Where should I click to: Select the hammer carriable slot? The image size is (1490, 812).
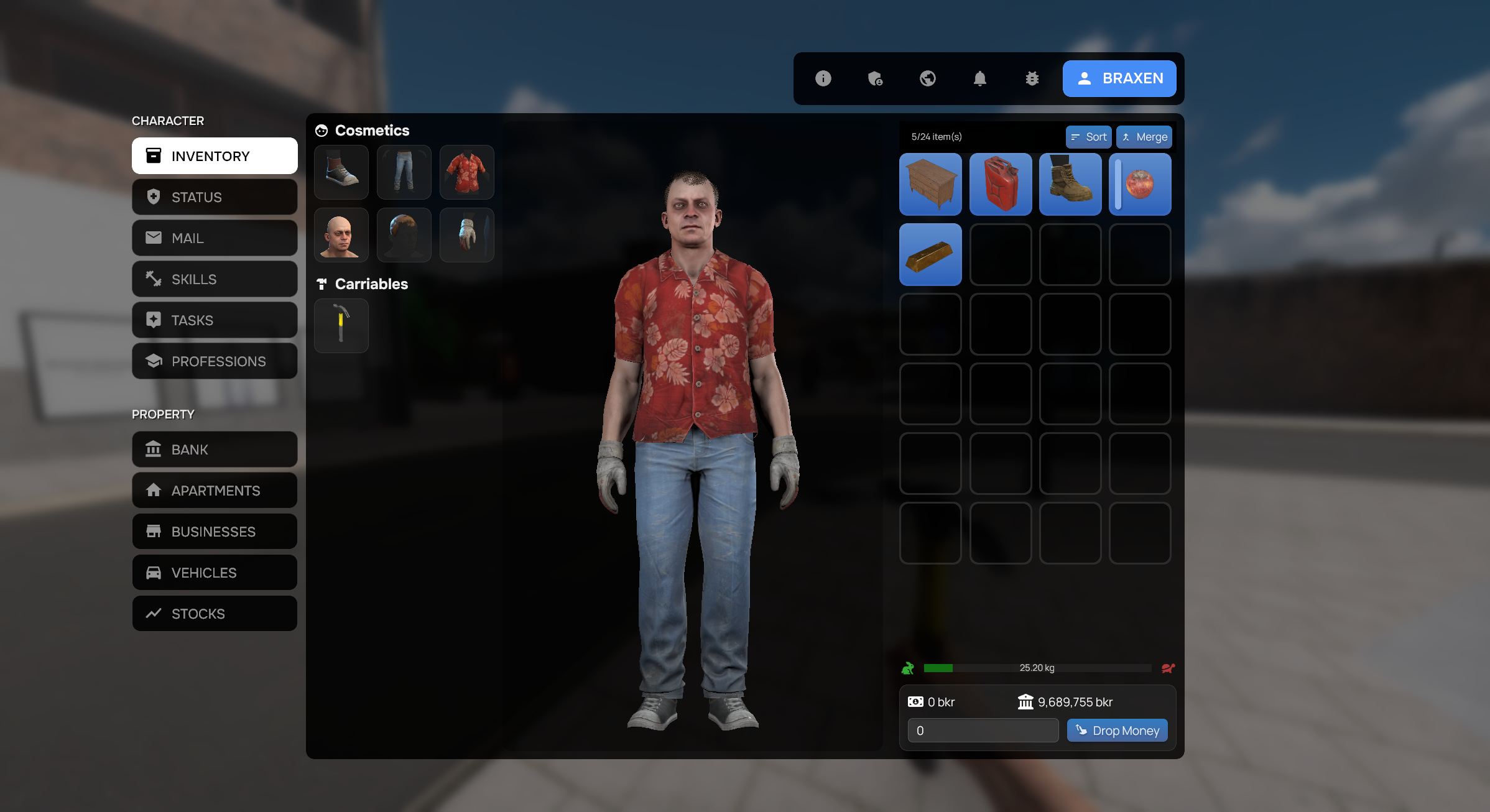(x=341, y=325)
